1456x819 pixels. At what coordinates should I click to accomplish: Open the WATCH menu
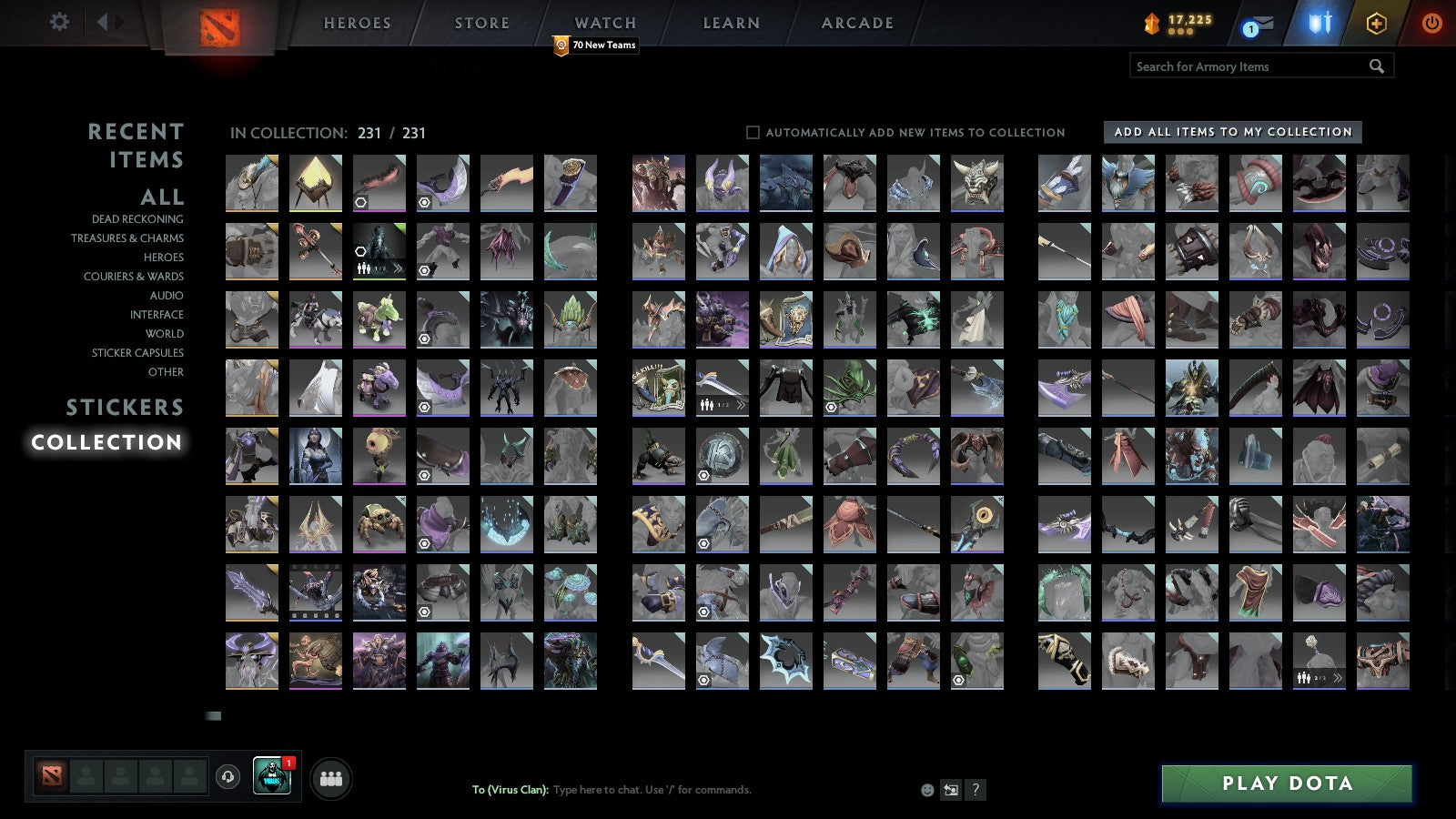602,23
